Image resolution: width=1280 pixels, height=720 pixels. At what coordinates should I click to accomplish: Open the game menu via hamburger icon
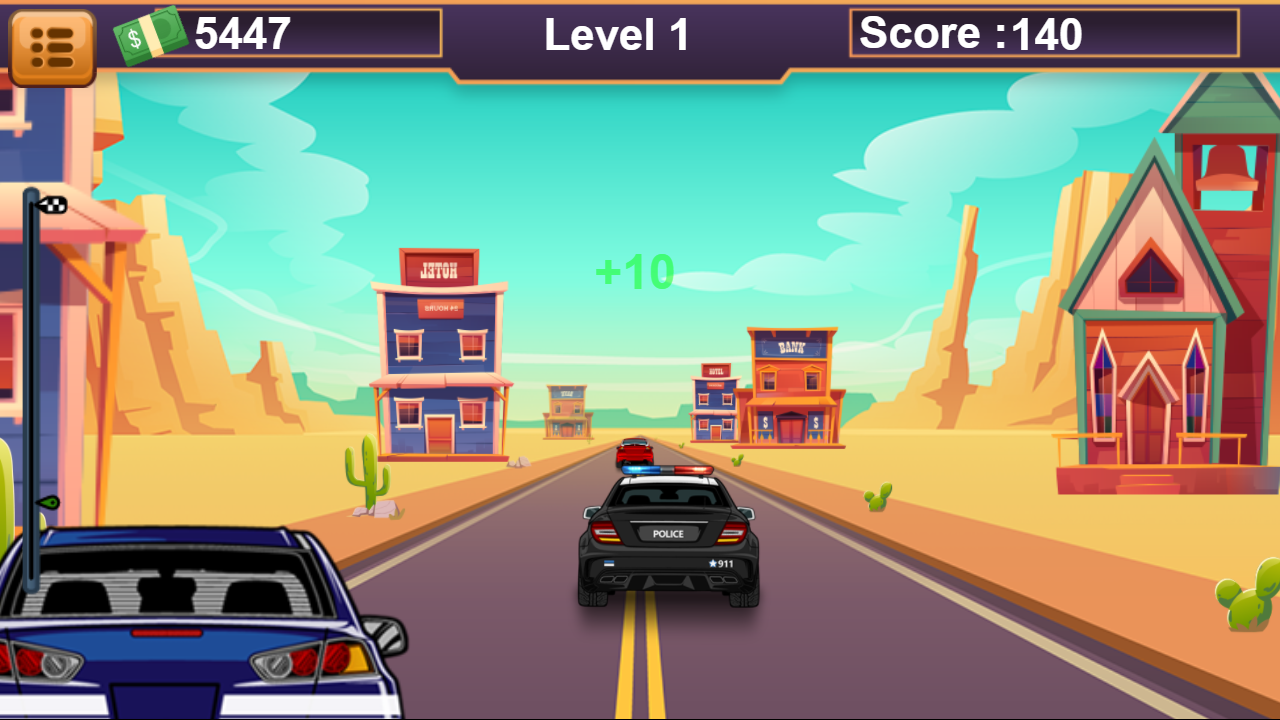point(52,43)
